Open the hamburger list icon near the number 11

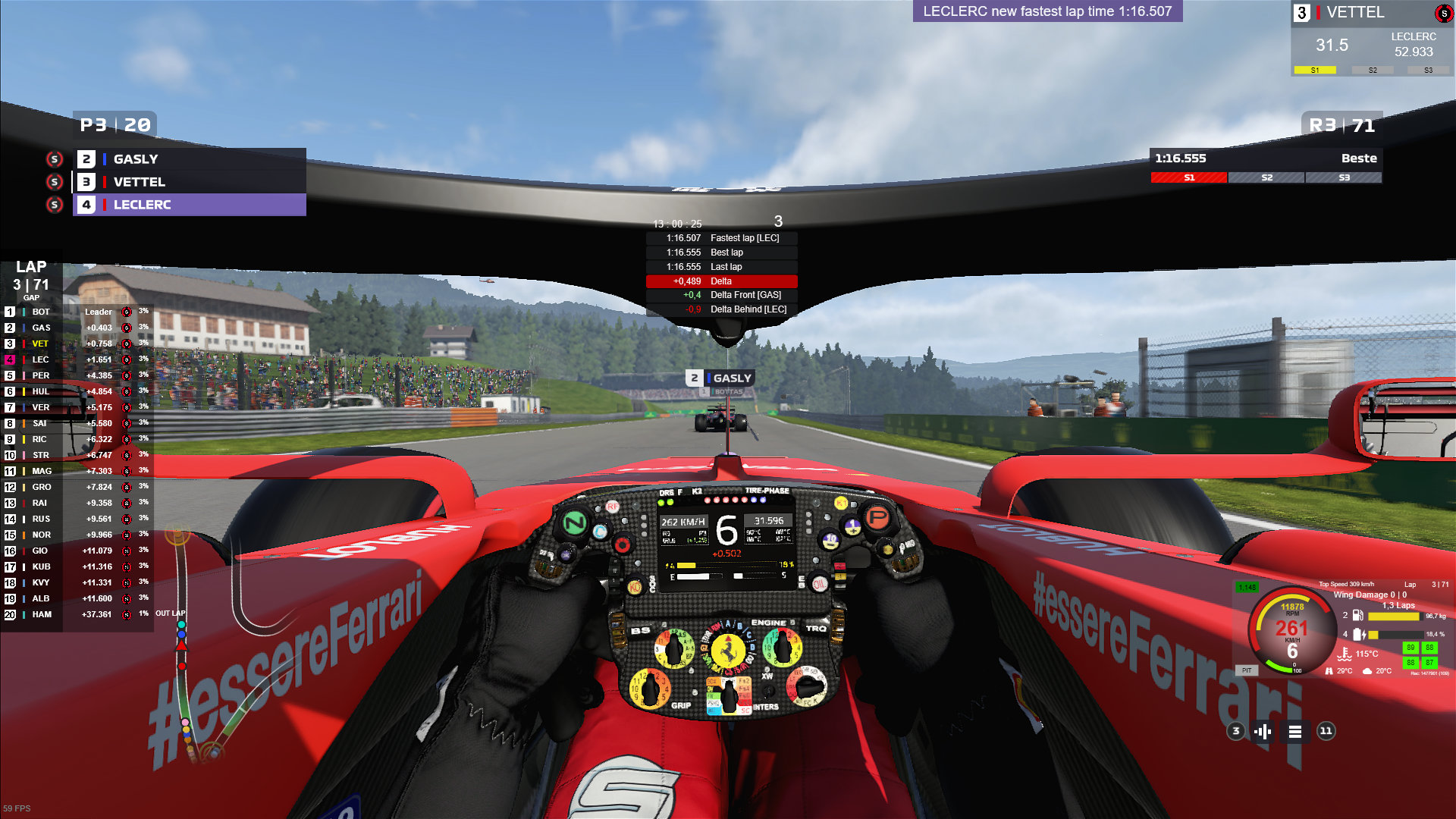pos(1295,733)
